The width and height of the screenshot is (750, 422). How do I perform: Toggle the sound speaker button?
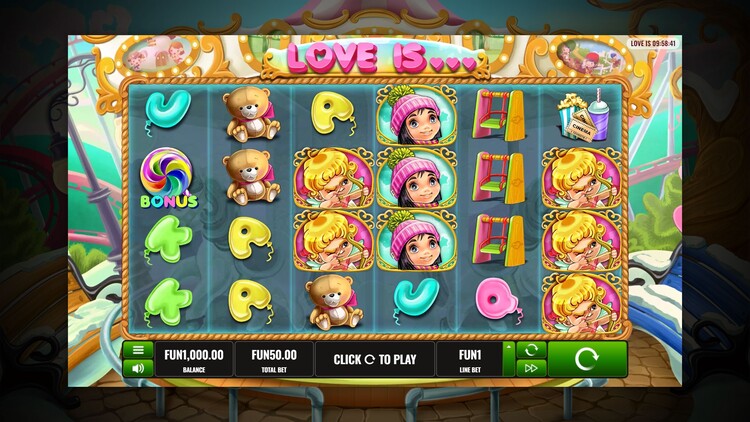(x=137, y=368)
